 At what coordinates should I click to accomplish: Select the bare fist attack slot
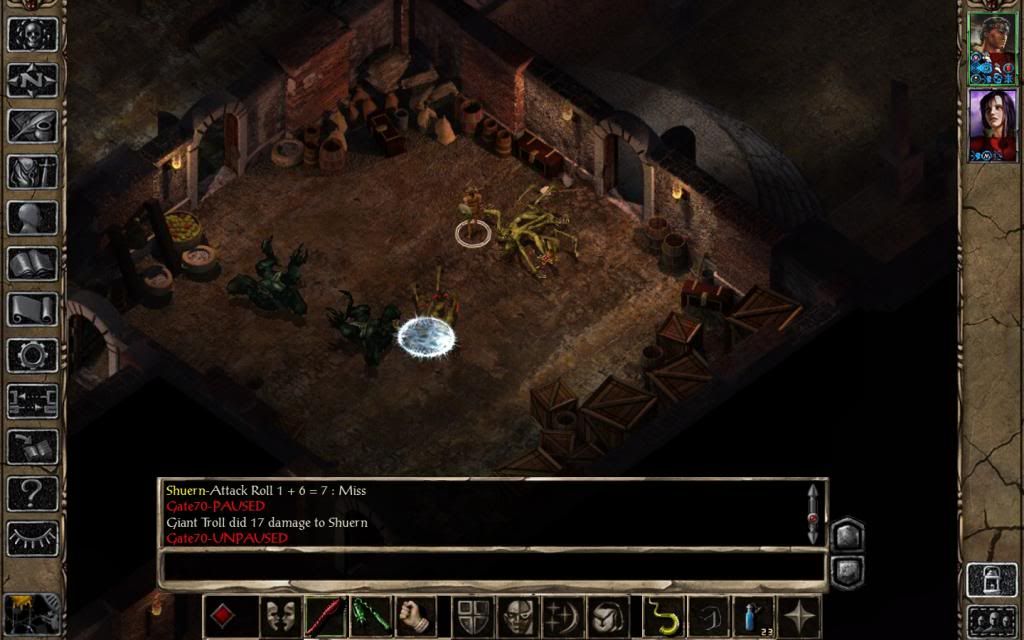point(415,616)
